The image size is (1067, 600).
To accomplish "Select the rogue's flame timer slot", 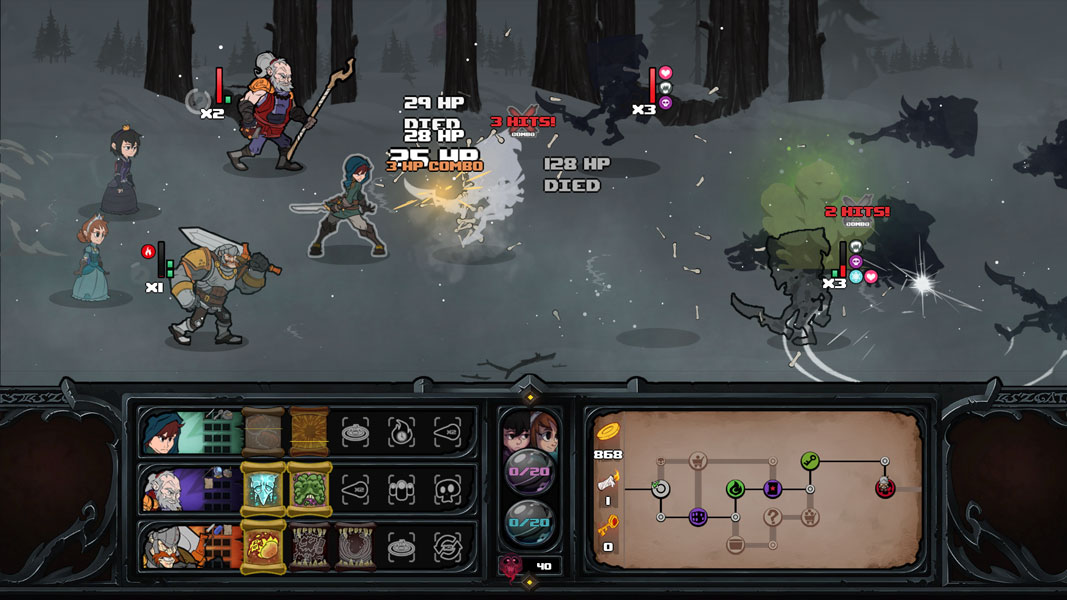I will (403, 432).
